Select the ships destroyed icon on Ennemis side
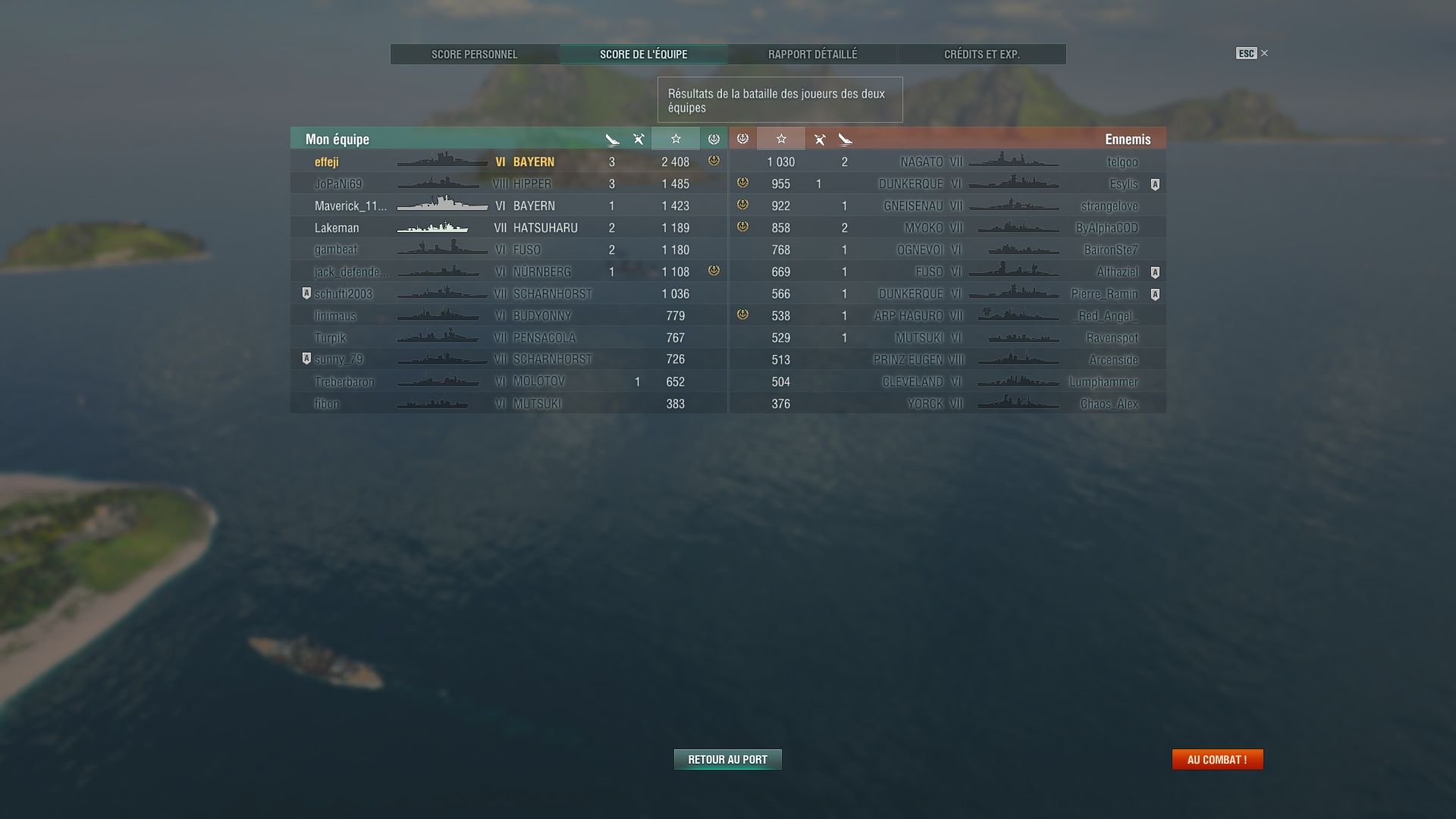 (846, 139)
